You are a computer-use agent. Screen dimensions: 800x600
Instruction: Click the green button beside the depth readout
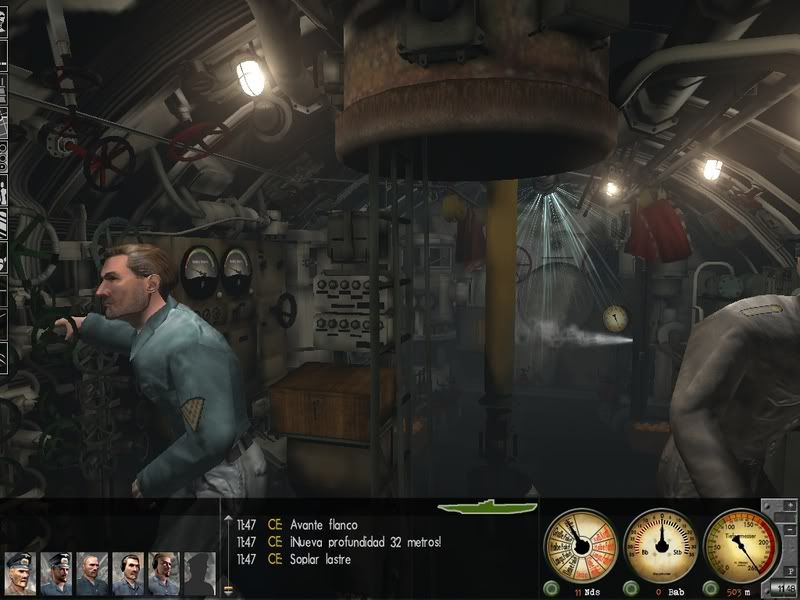[712, 587]
